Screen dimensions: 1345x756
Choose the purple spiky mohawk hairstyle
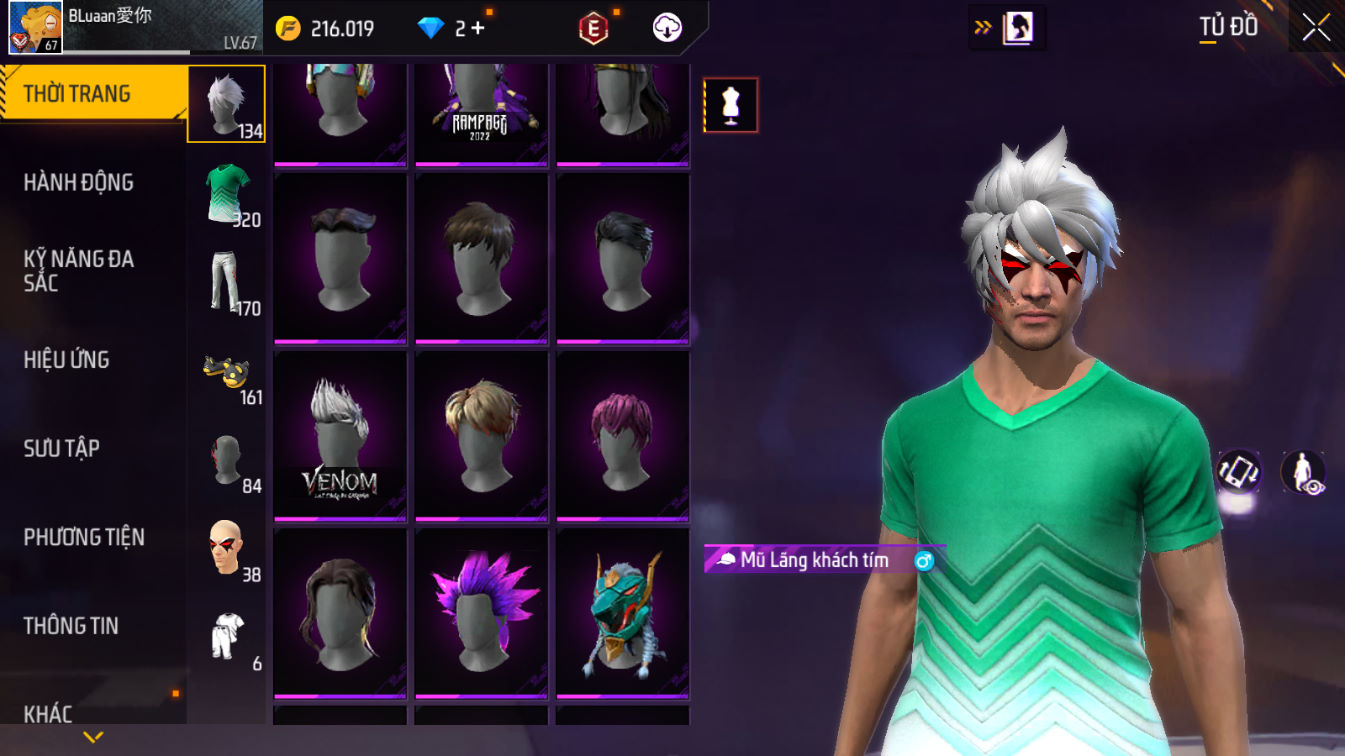pyautogui.click(x=481, y=612)
